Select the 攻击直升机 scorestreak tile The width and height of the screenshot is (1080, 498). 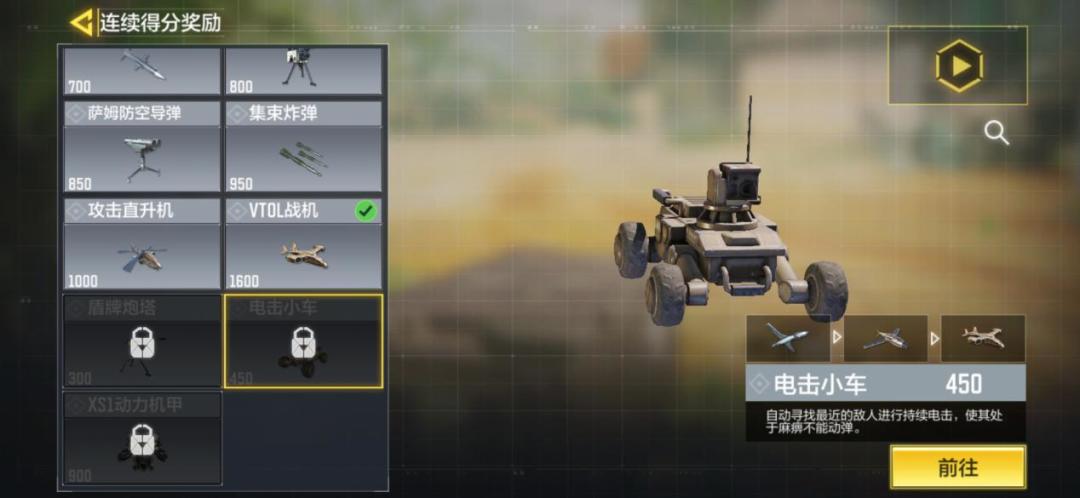click(x=142, y=244)
